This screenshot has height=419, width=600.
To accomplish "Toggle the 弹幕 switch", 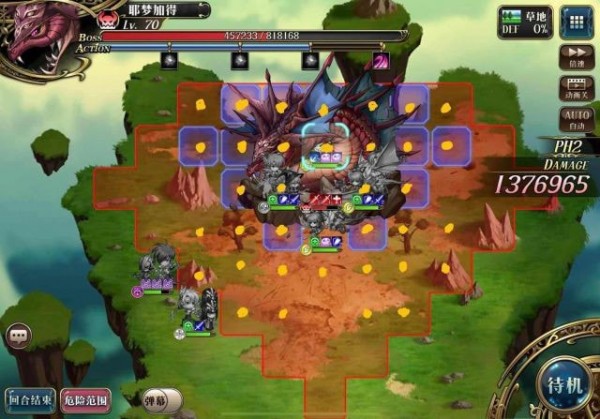I will 160,400.
